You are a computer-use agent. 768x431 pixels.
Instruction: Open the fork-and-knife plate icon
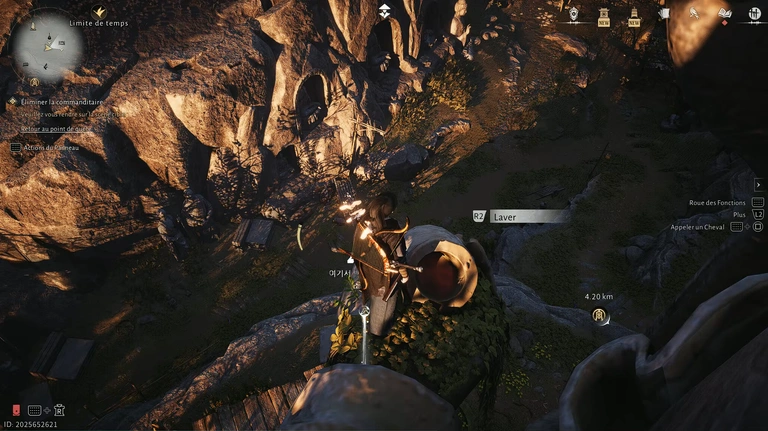click(x=752, y=13)
